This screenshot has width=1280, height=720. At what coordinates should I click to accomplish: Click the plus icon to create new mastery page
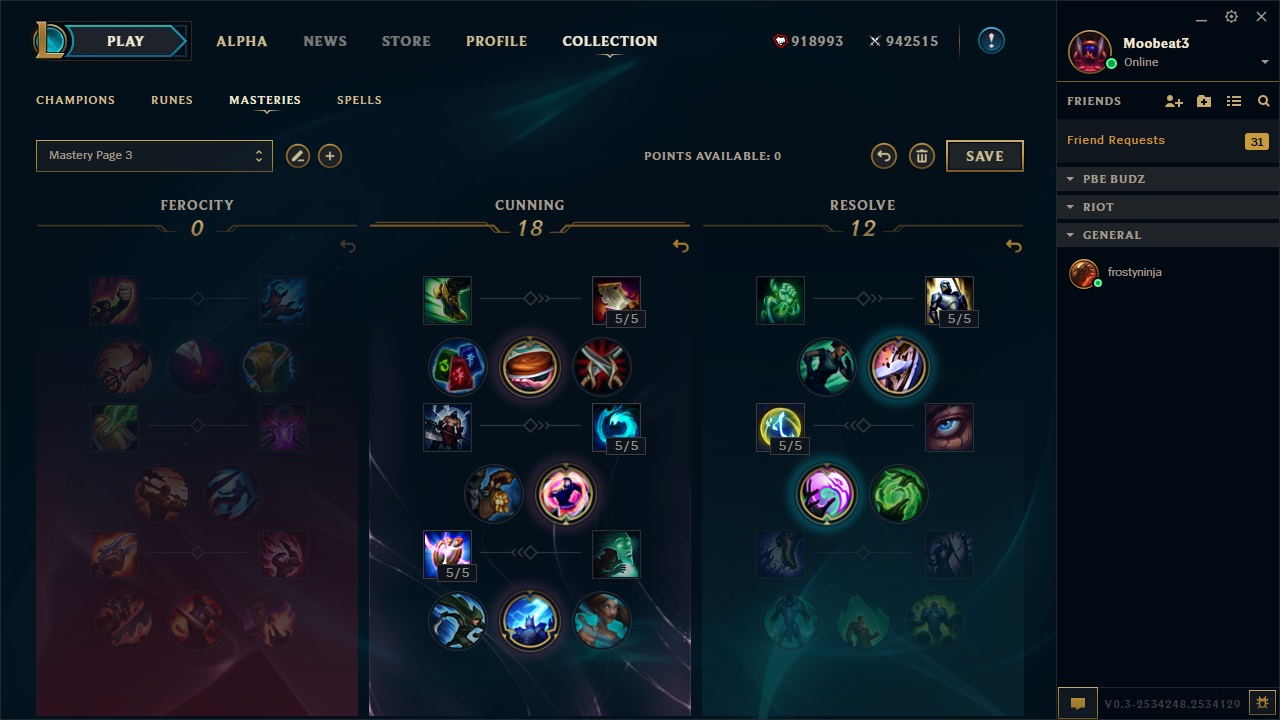(x=330, y=156)
